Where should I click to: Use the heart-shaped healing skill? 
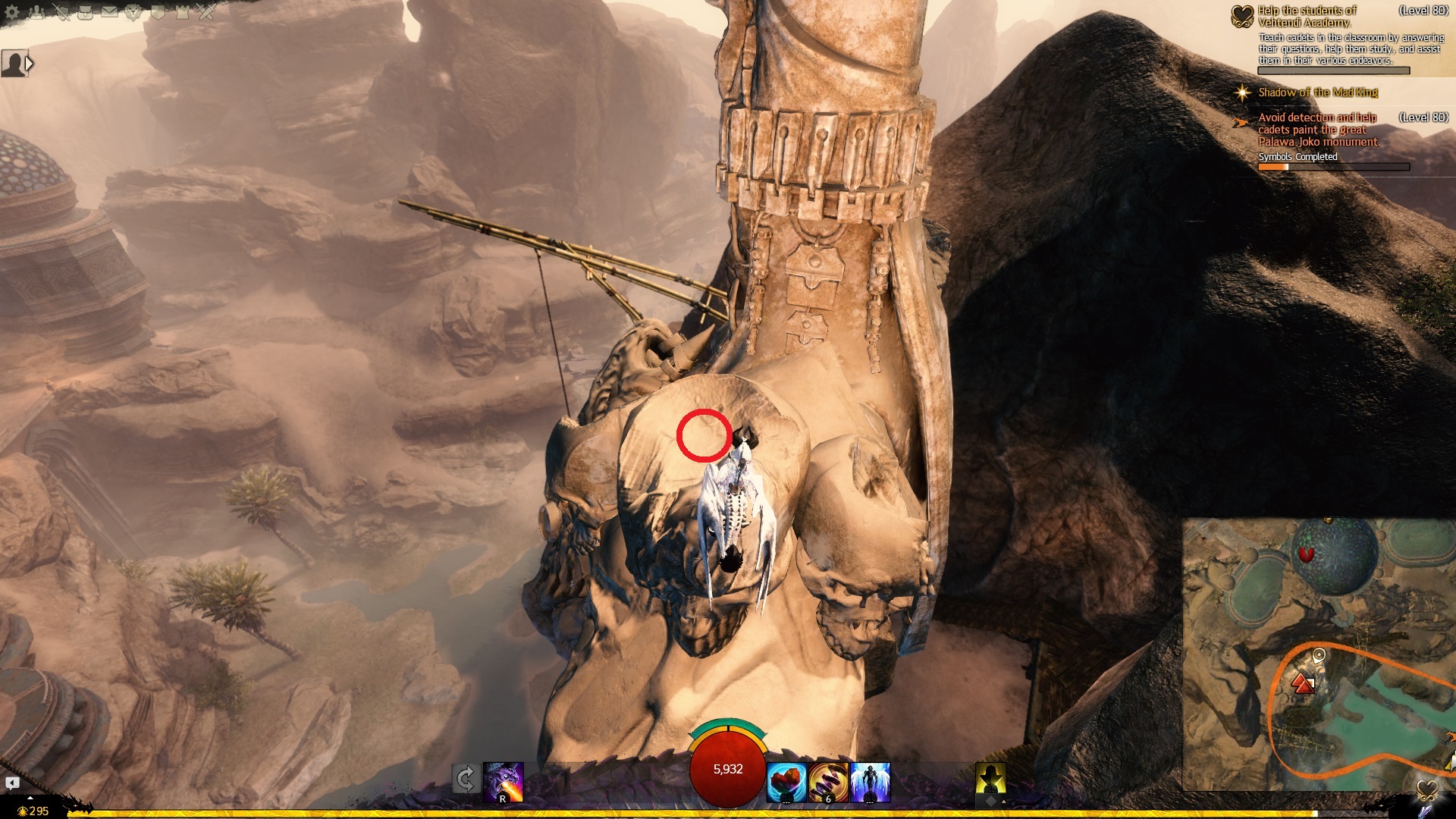click(786, 782)
